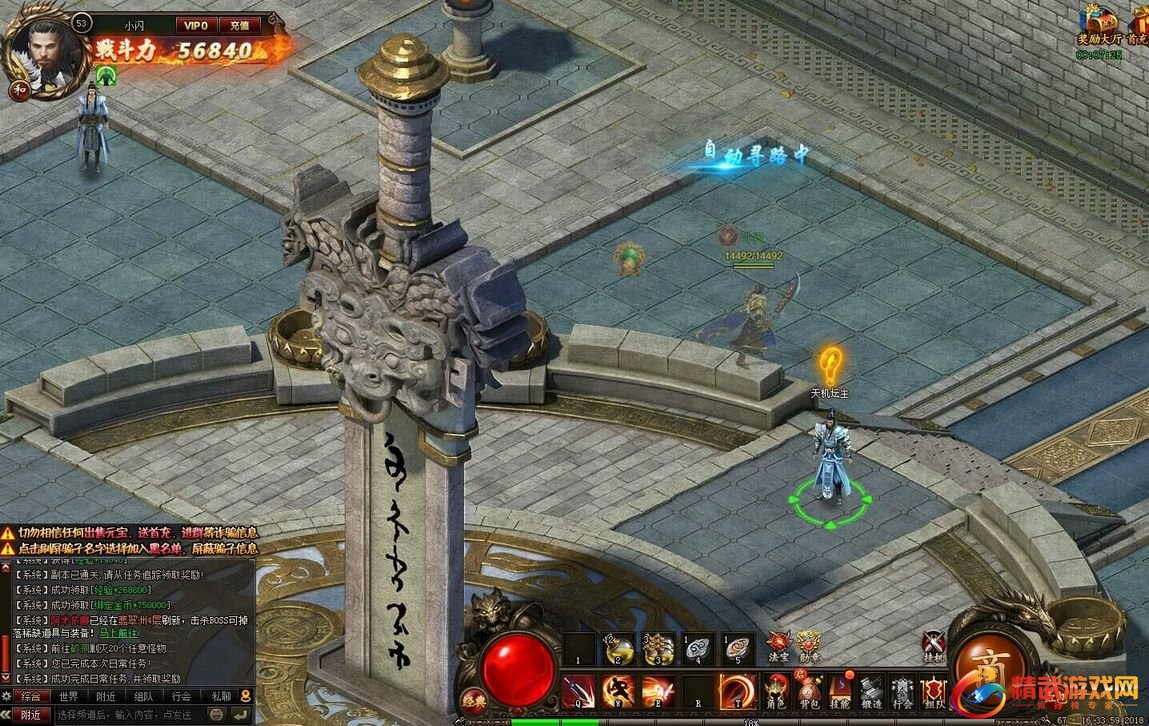Open the 勋章 medal icon
The image size is (1149, 726).
click(x=807, y=645)
